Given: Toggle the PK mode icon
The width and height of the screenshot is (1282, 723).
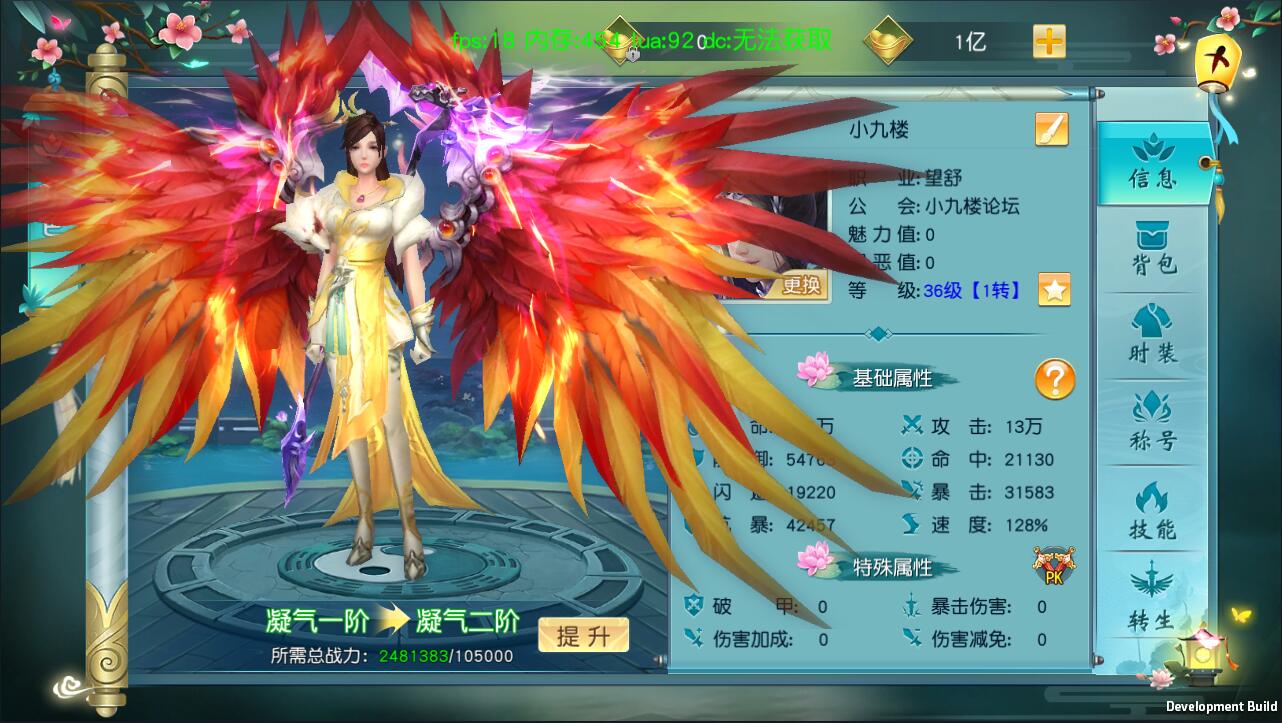Looking at the screenshot, I should coord(1054,567).
